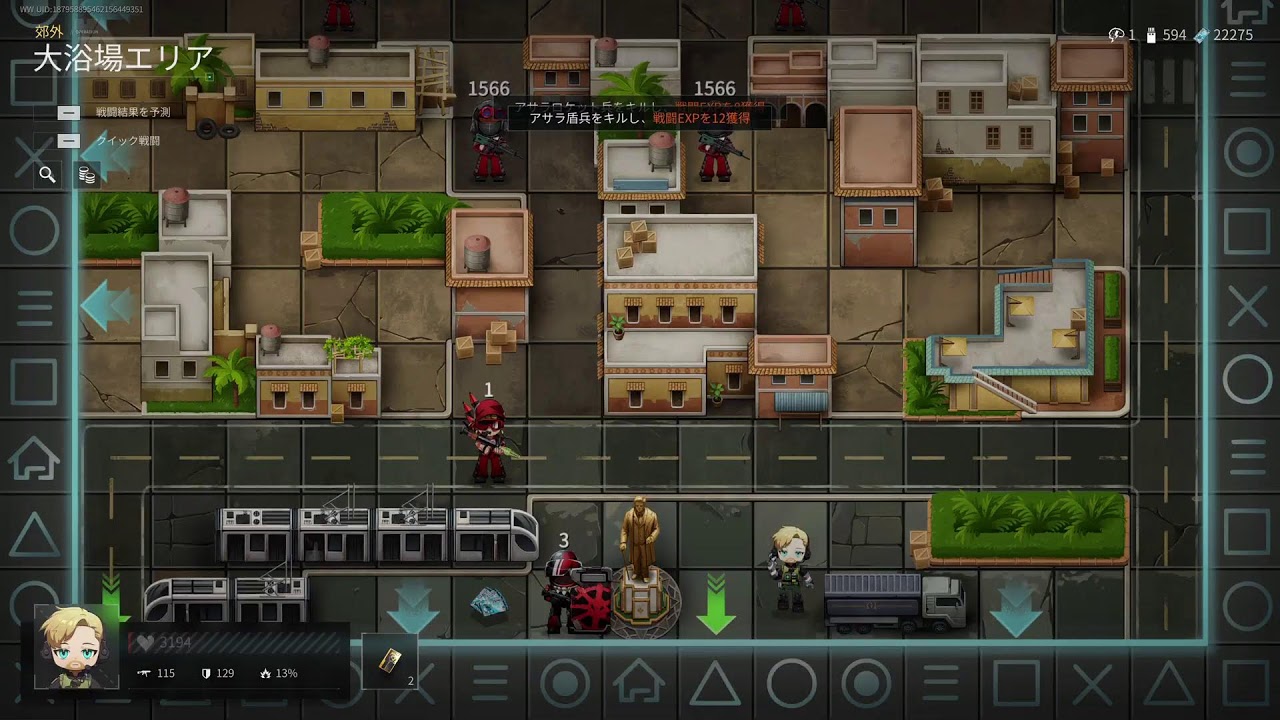
Task: Toggle the 戦闘結果を予測 battle prediction option
Action: 69,113
